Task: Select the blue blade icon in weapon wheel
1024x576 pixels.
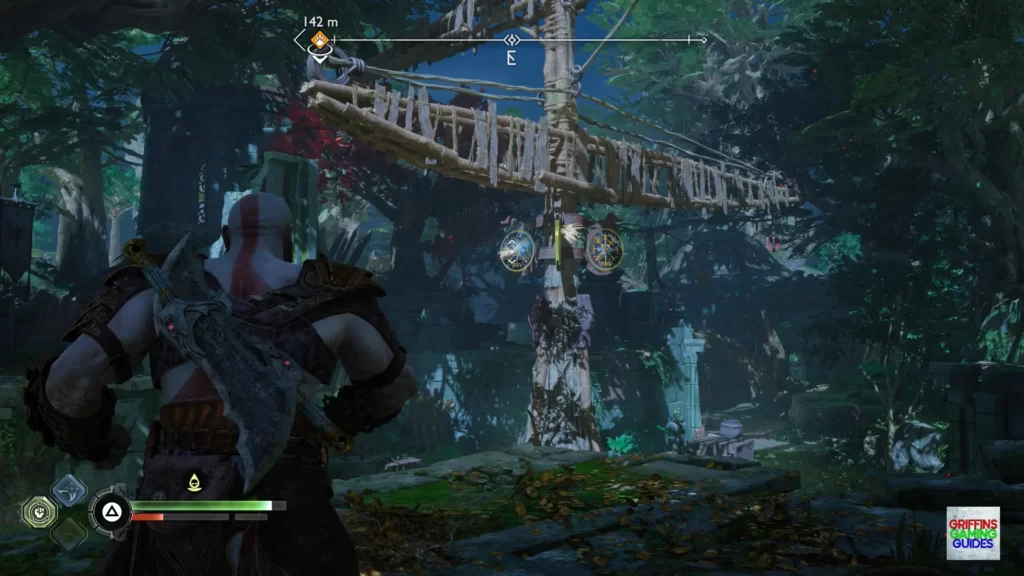Action: coord(69,490)
